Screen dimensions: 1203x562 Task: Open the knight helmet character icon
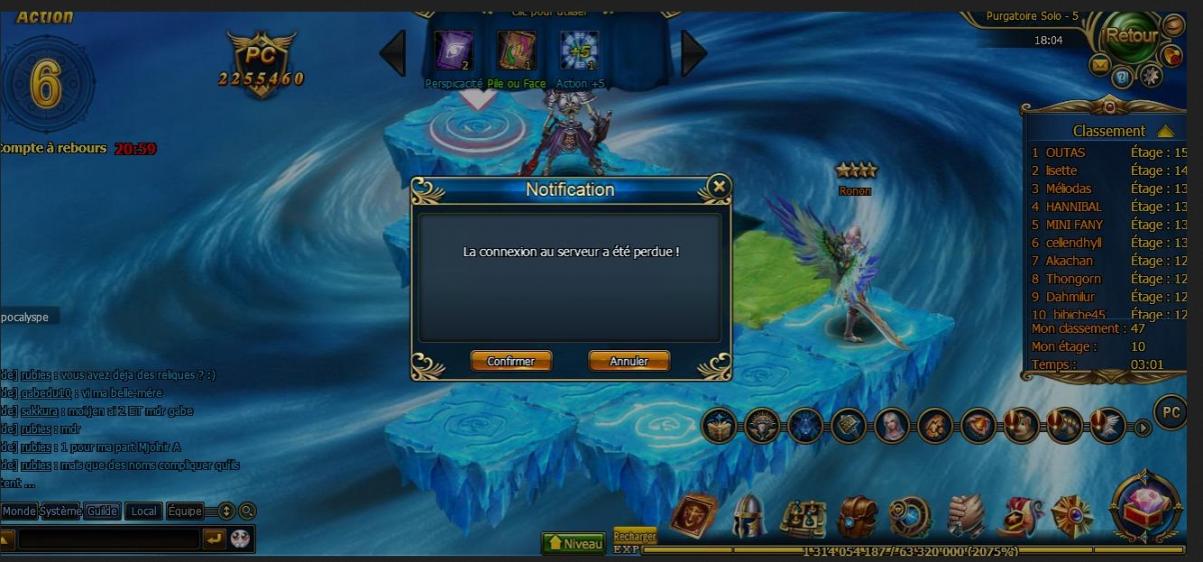(x=748, y=516)
